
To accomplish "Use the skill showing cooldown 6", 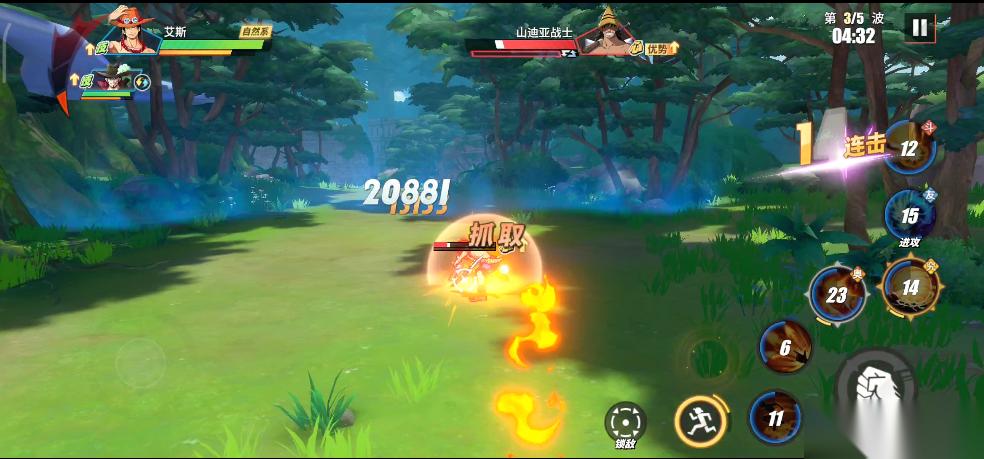I will point(785,347).
